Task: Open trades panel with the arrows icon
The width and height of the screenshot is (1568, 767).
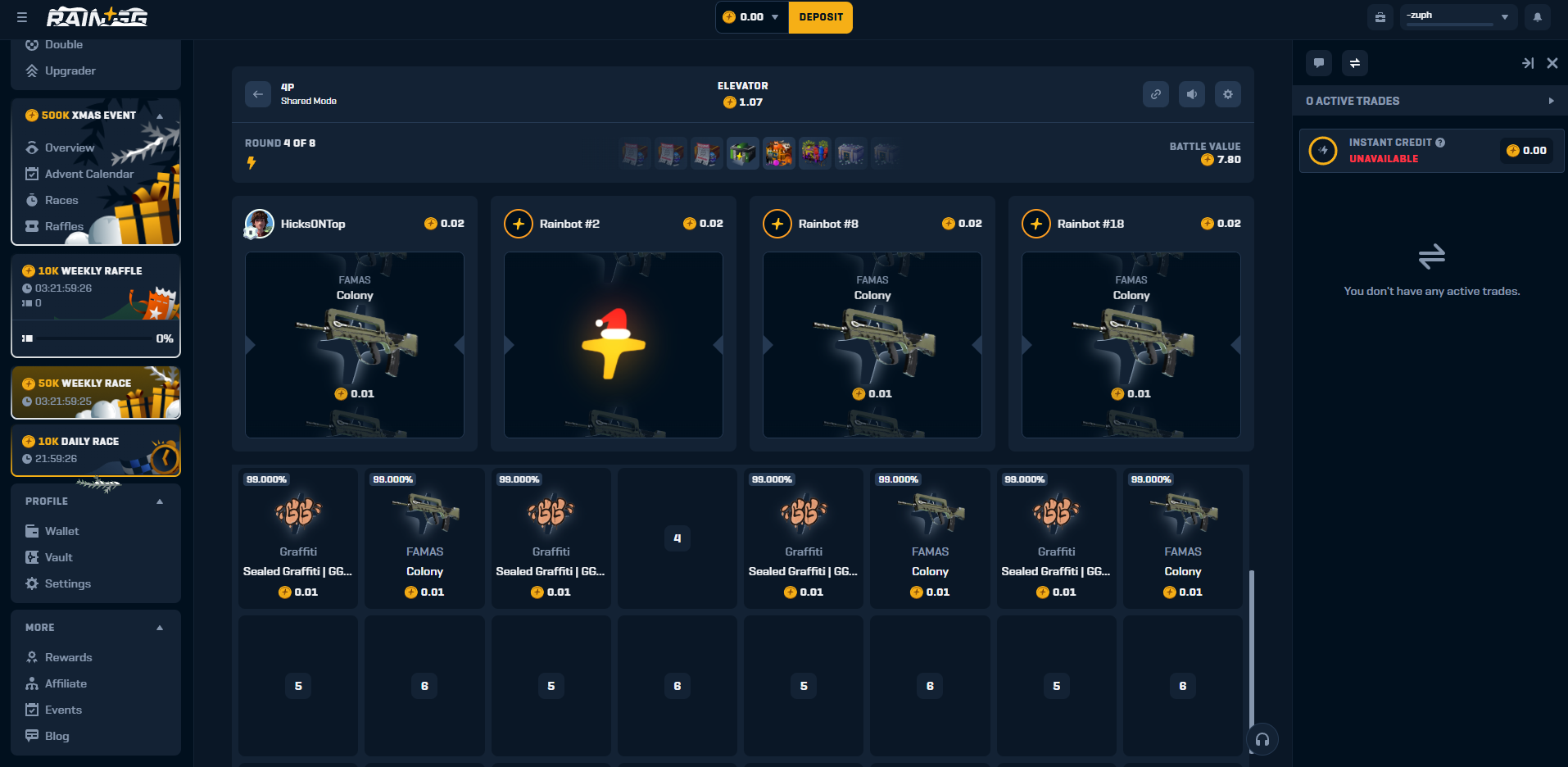Action: [x=1355, y=63]
